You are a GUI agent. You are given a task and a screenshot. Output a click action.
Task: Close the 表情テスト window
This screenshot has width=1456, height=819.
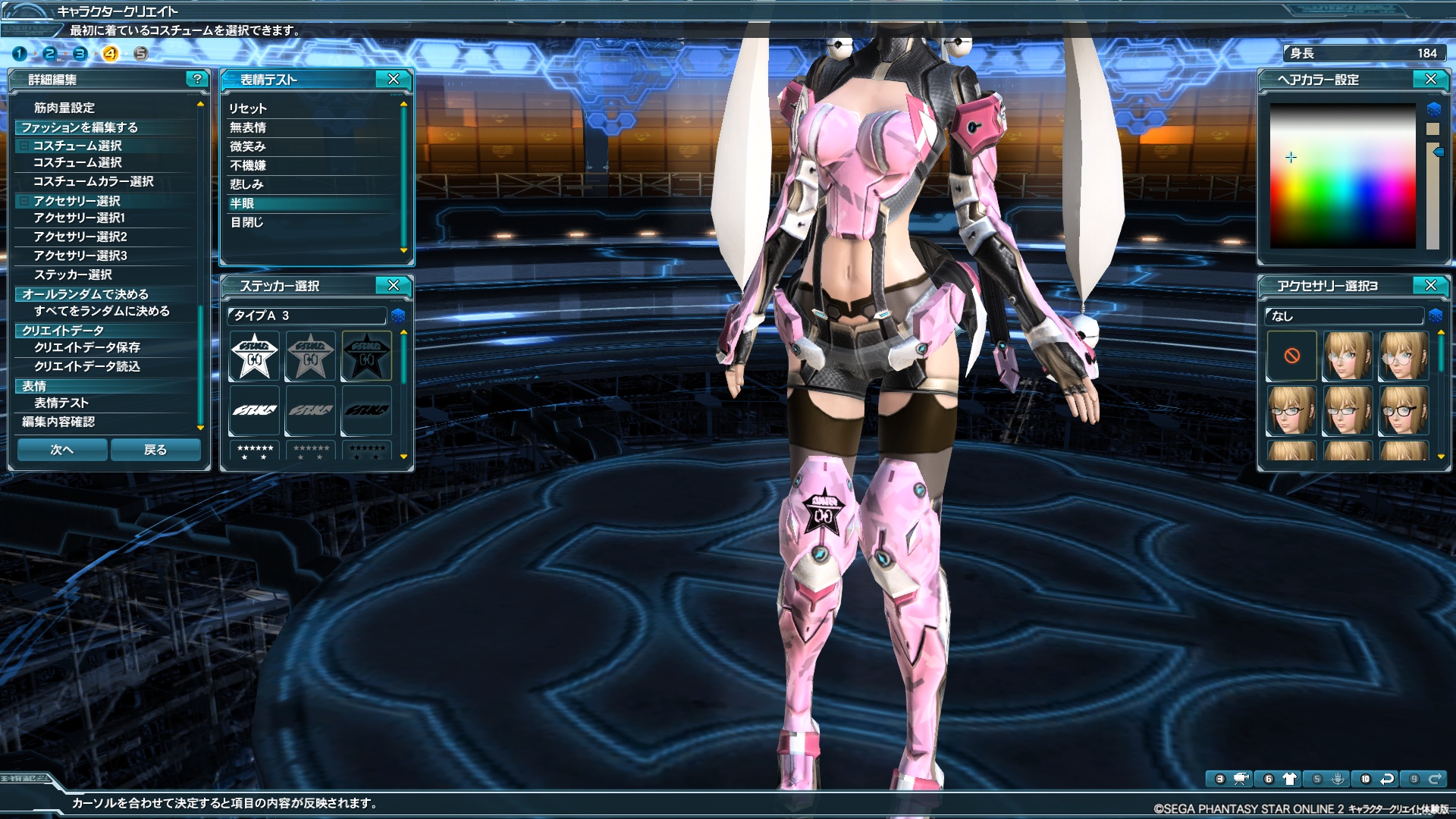[394, 79]
